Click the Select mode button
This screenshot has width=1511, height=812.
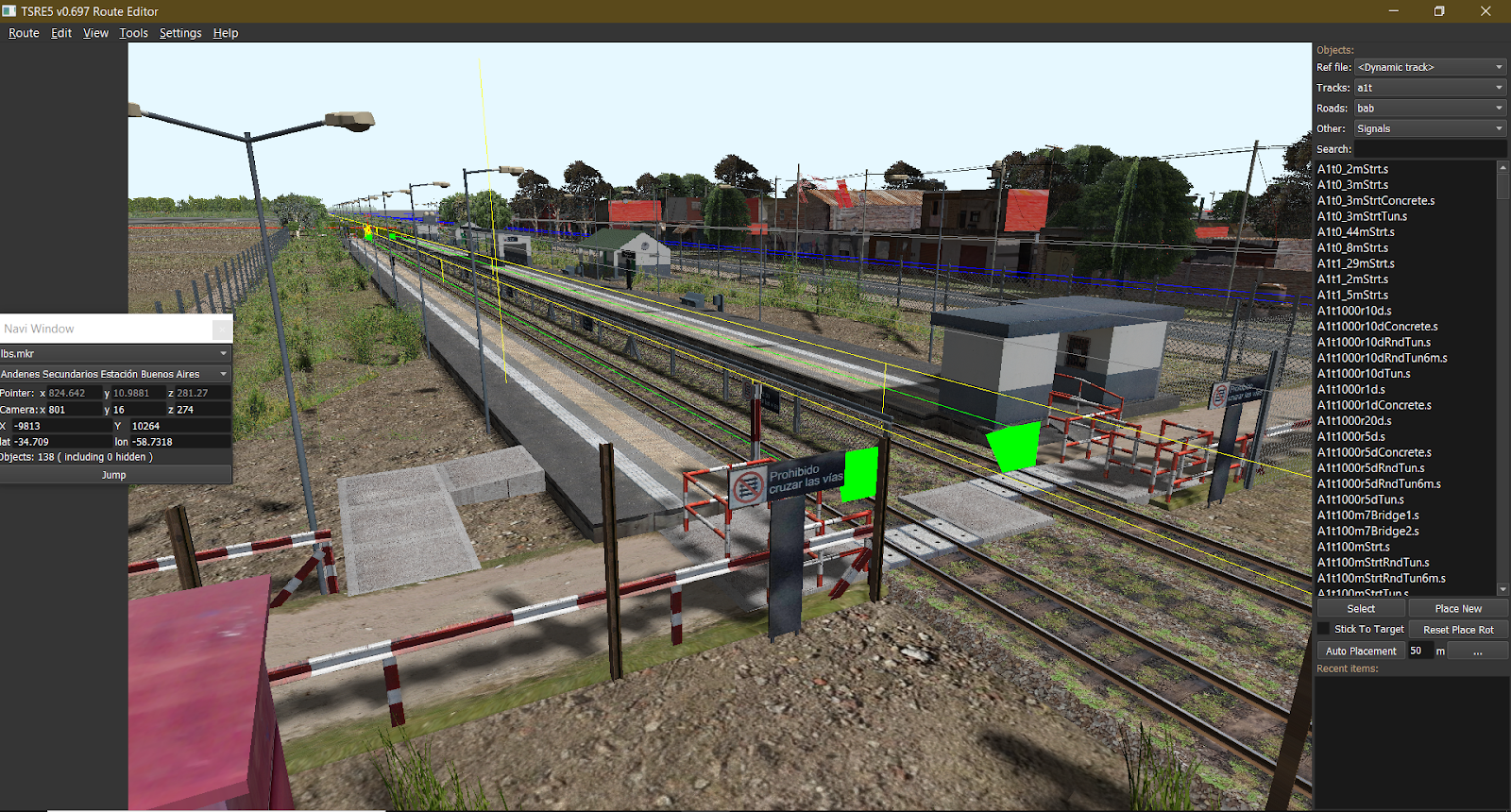(x=1360, y=608)
